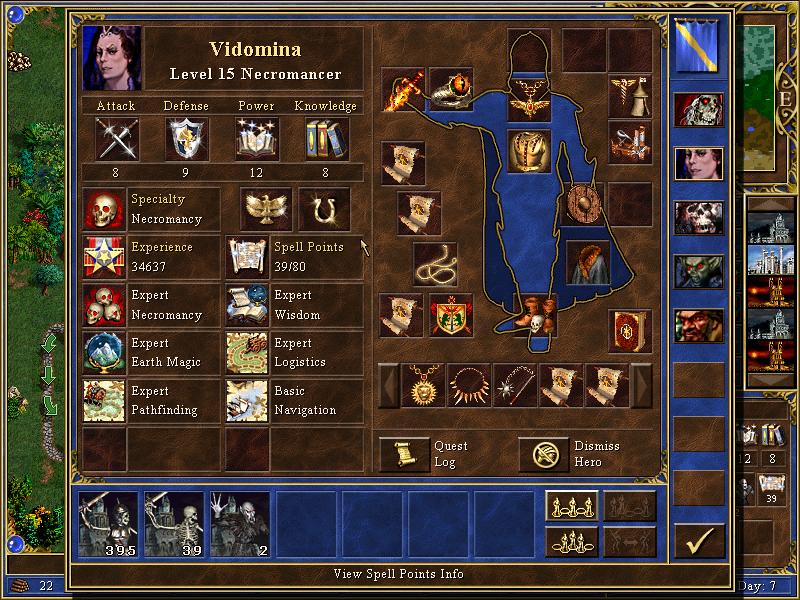Select the spell book artifact
This screenshot has width=800, height=600.
pos(630,332)
